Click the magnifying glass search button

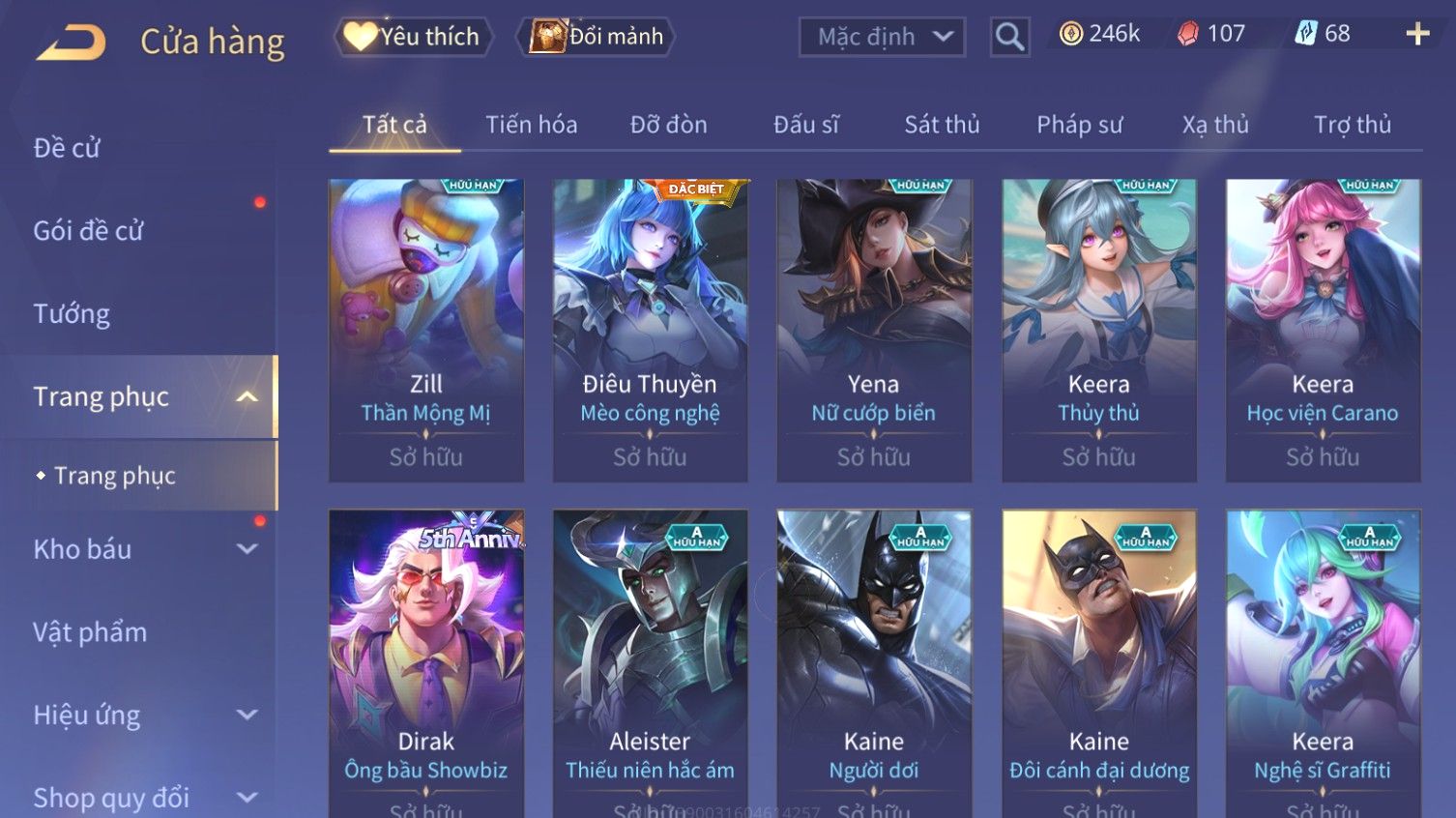click(x=1009, y=37)
